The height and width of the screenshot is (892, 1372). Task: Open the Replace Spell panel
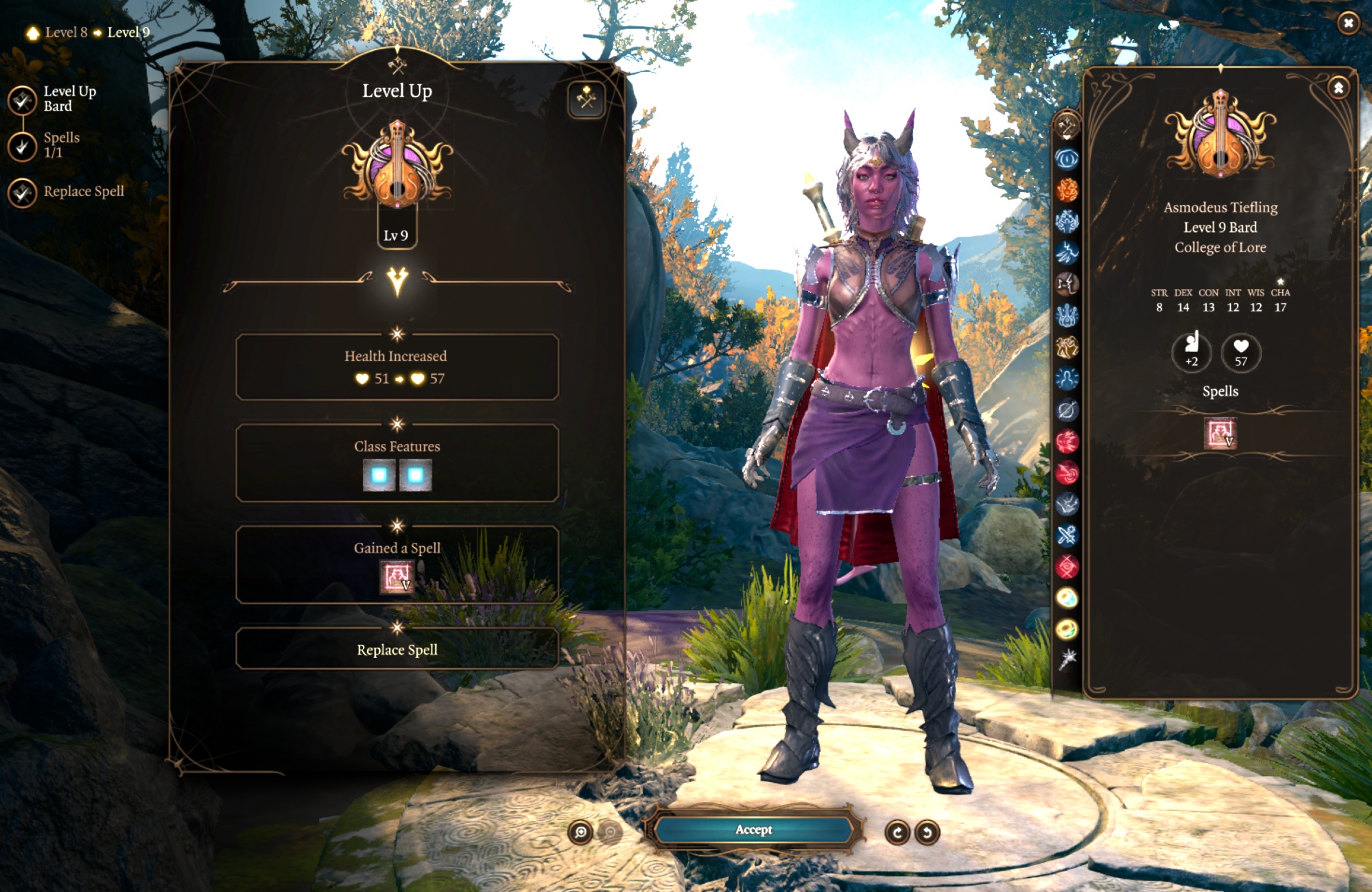(x=397, y=649)
